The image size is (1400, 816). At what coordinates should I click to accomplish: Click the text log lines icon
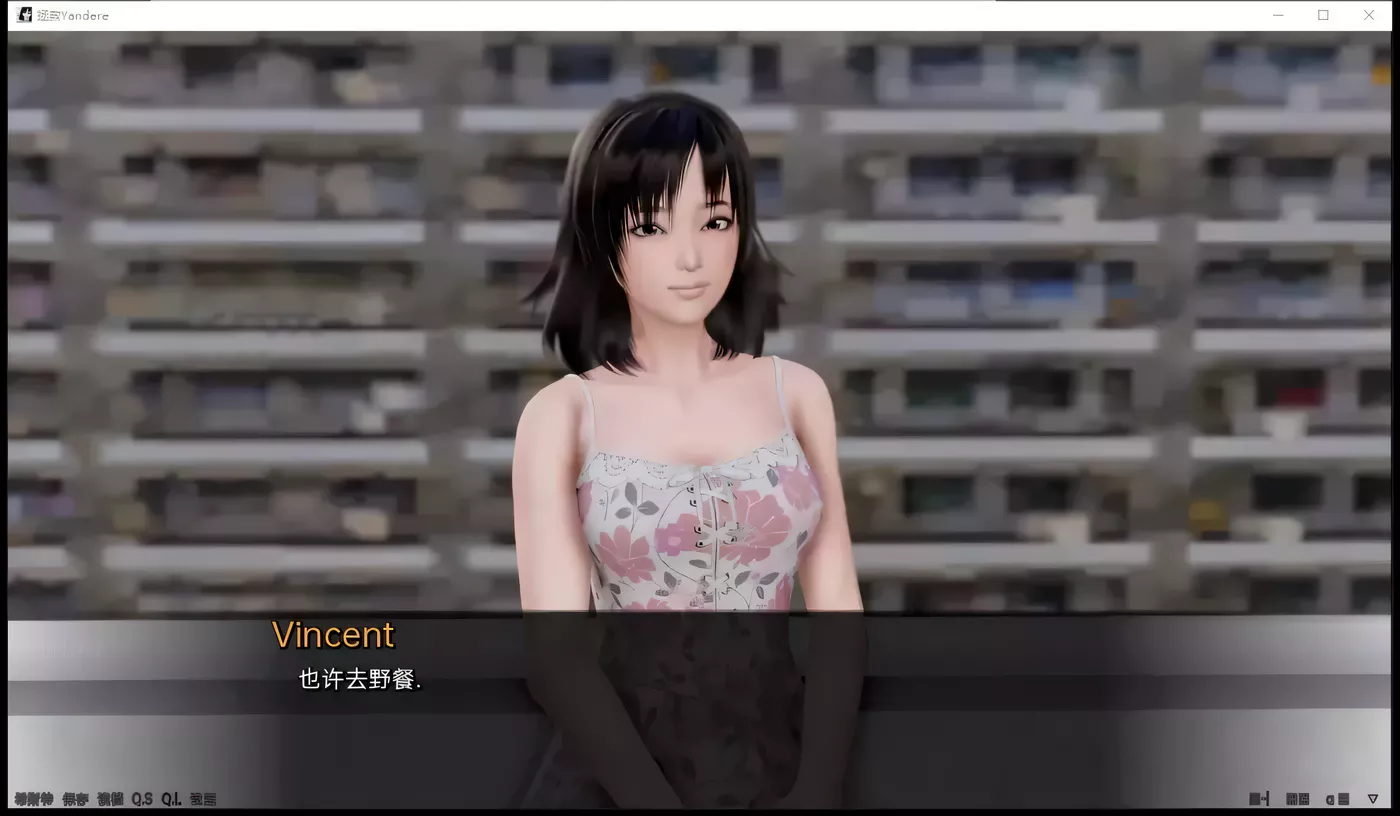pos(1343,798)
